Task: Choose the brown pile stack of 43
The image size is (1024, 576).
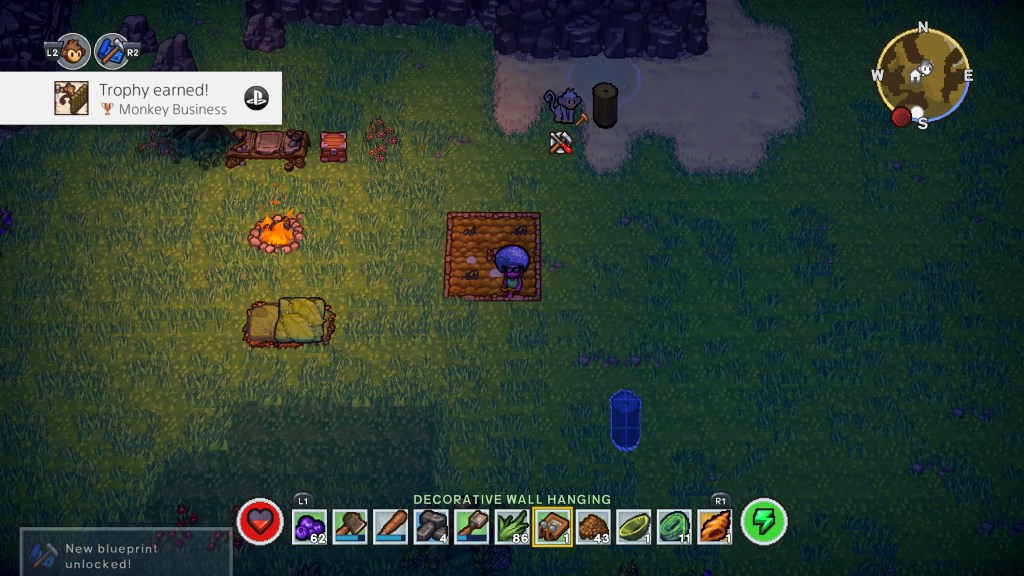Action: tap(594, 525)
